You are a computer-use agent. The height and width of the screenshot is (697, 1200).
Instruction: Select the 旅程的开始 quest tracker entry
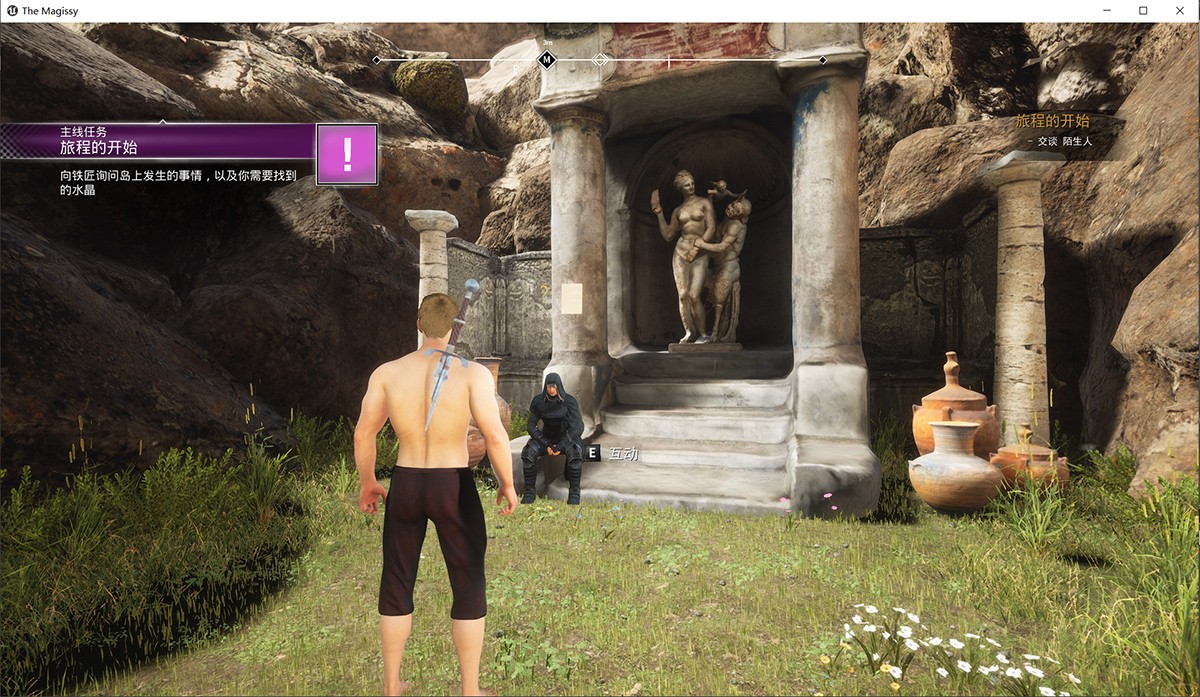click(1052, 121)
